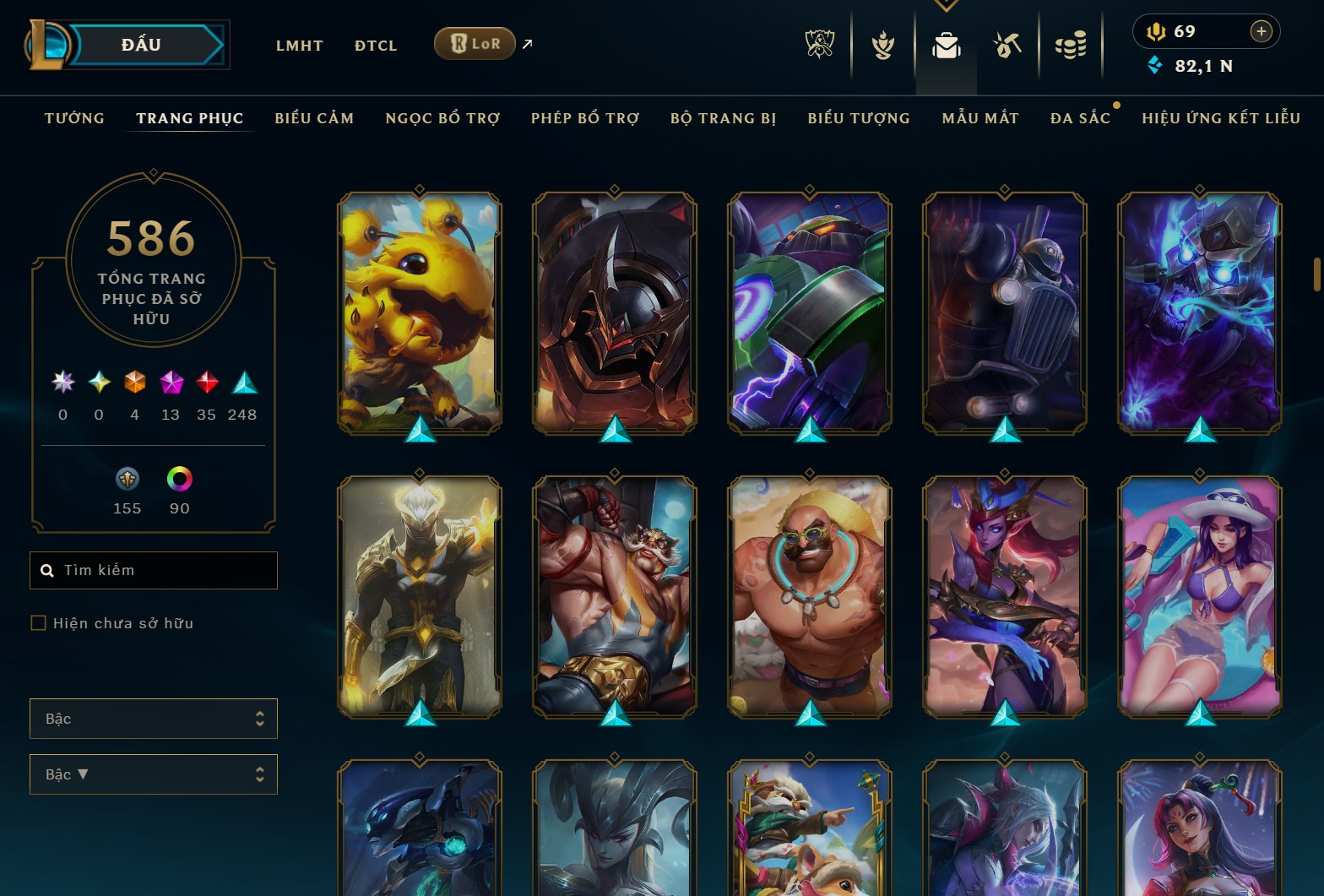This screenshot has width=1324, height=896.
Task: Click the League of Legends logo
Action: click(49, 45)
